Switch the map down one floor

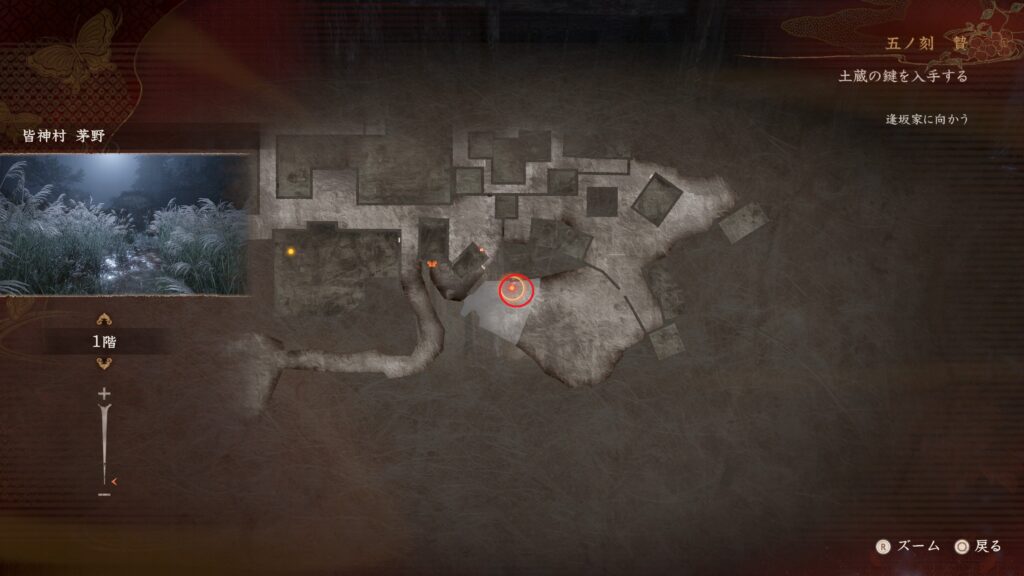[103, 362]
